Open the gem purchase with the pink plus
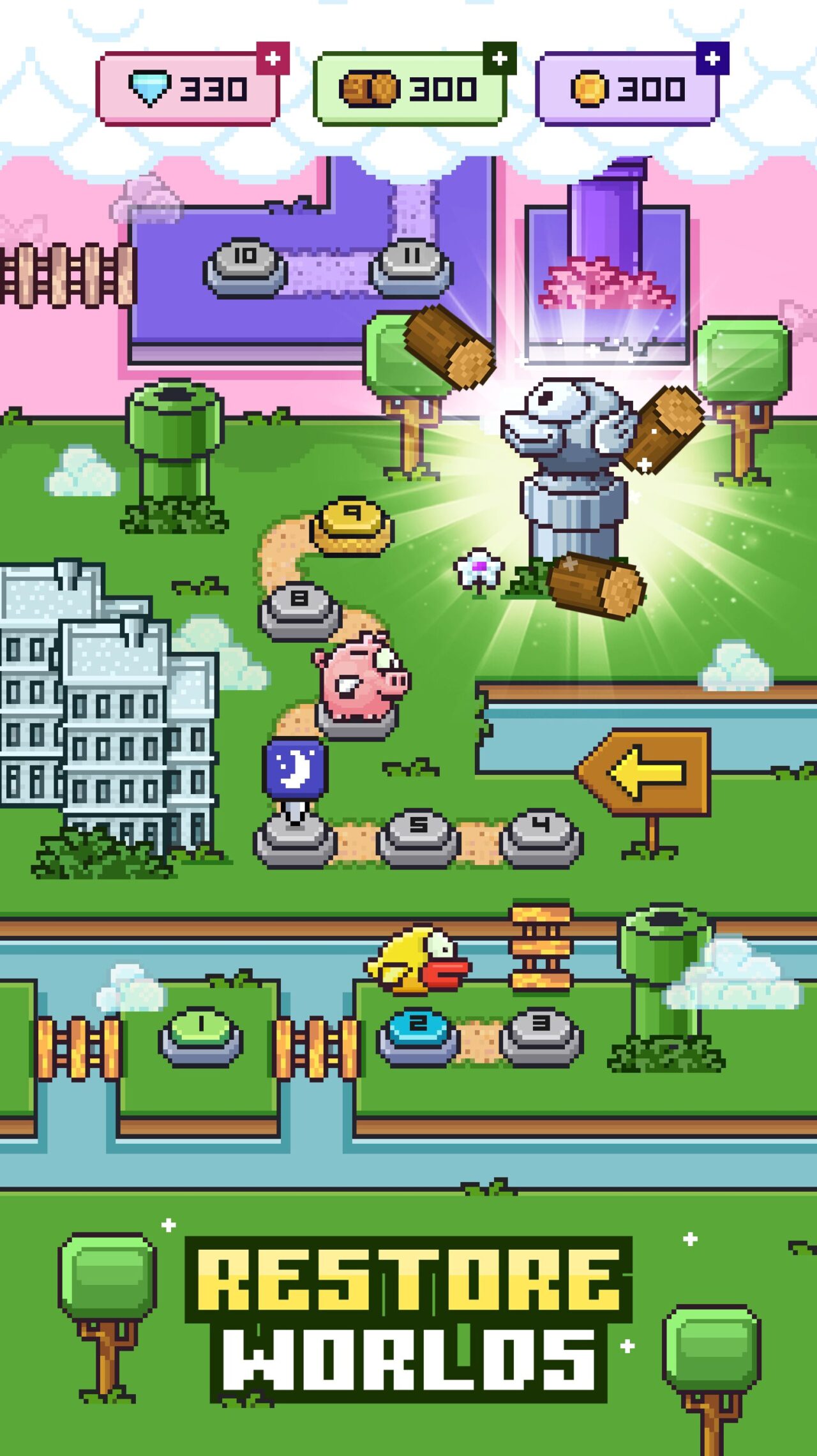The height and width of the screenshot is (1456, 817). point(272,57)
